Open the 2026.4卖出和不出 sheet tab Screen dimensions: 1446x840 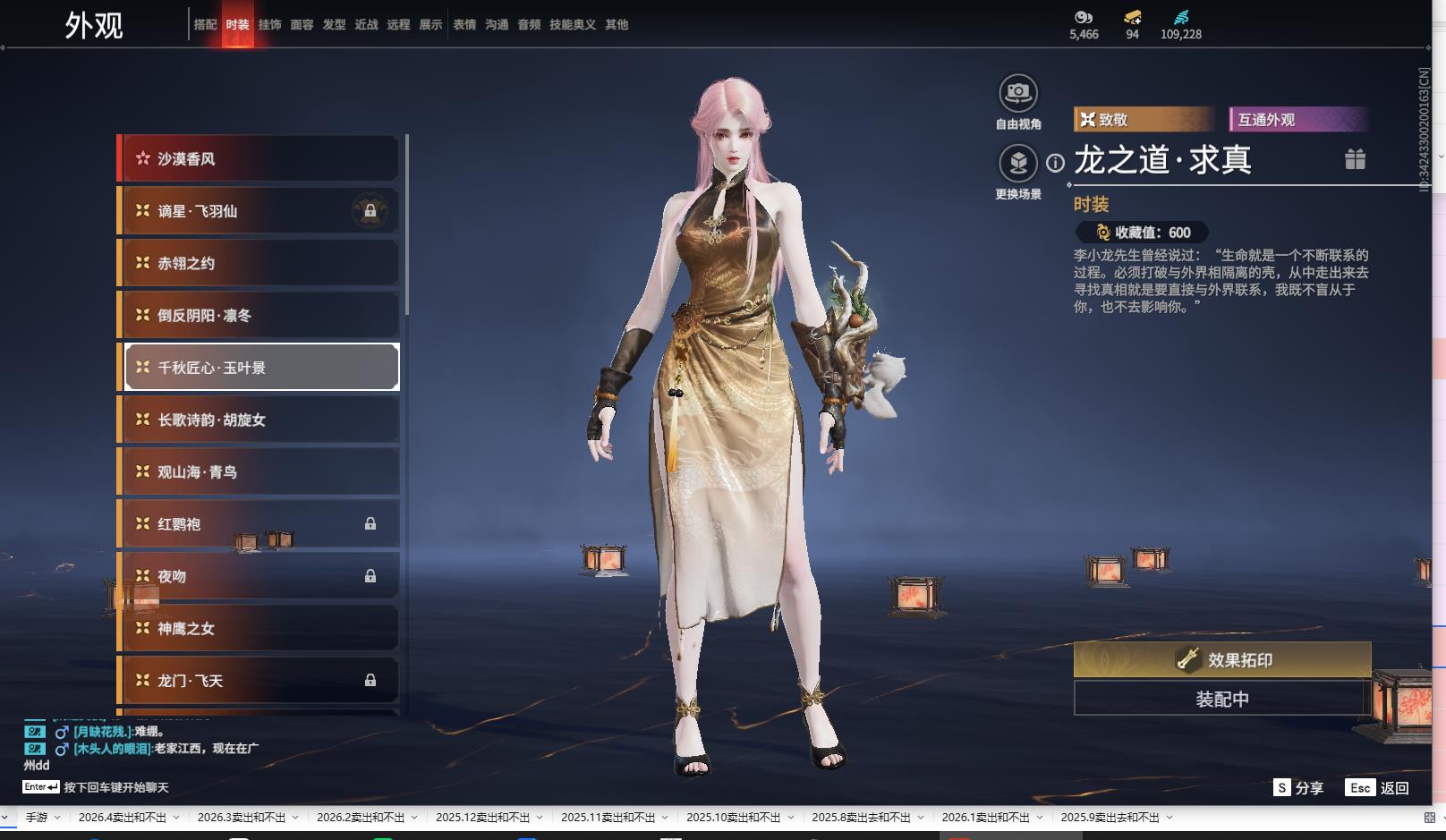[x=122, y=818]
